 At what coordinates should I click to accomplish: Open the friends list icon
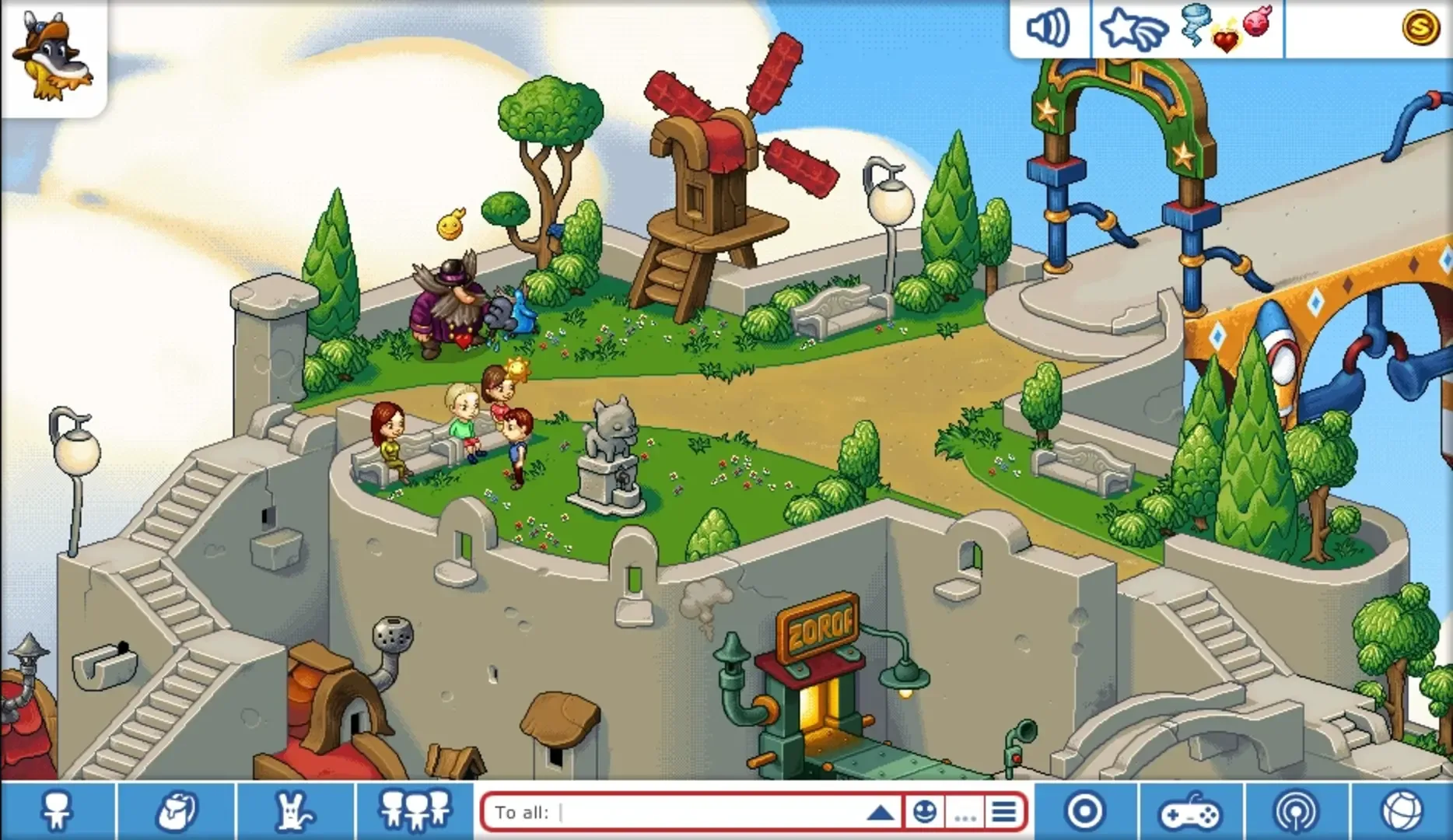pos(412,811)
